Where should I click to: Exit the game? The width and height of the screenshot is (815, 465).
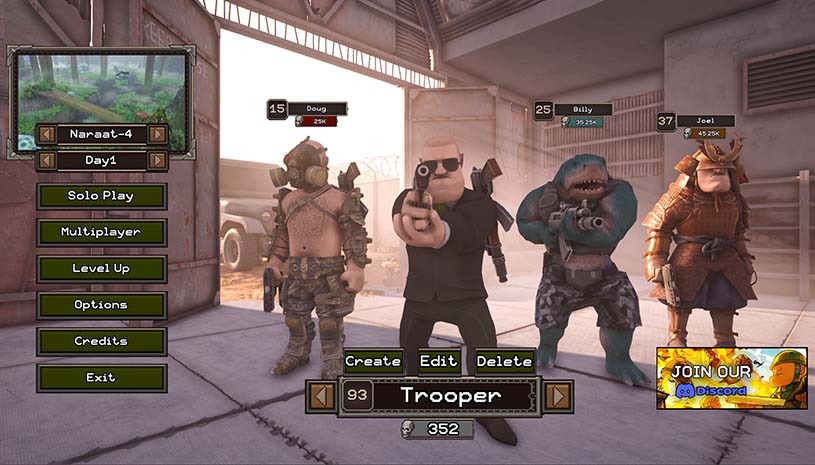point(101,378)
